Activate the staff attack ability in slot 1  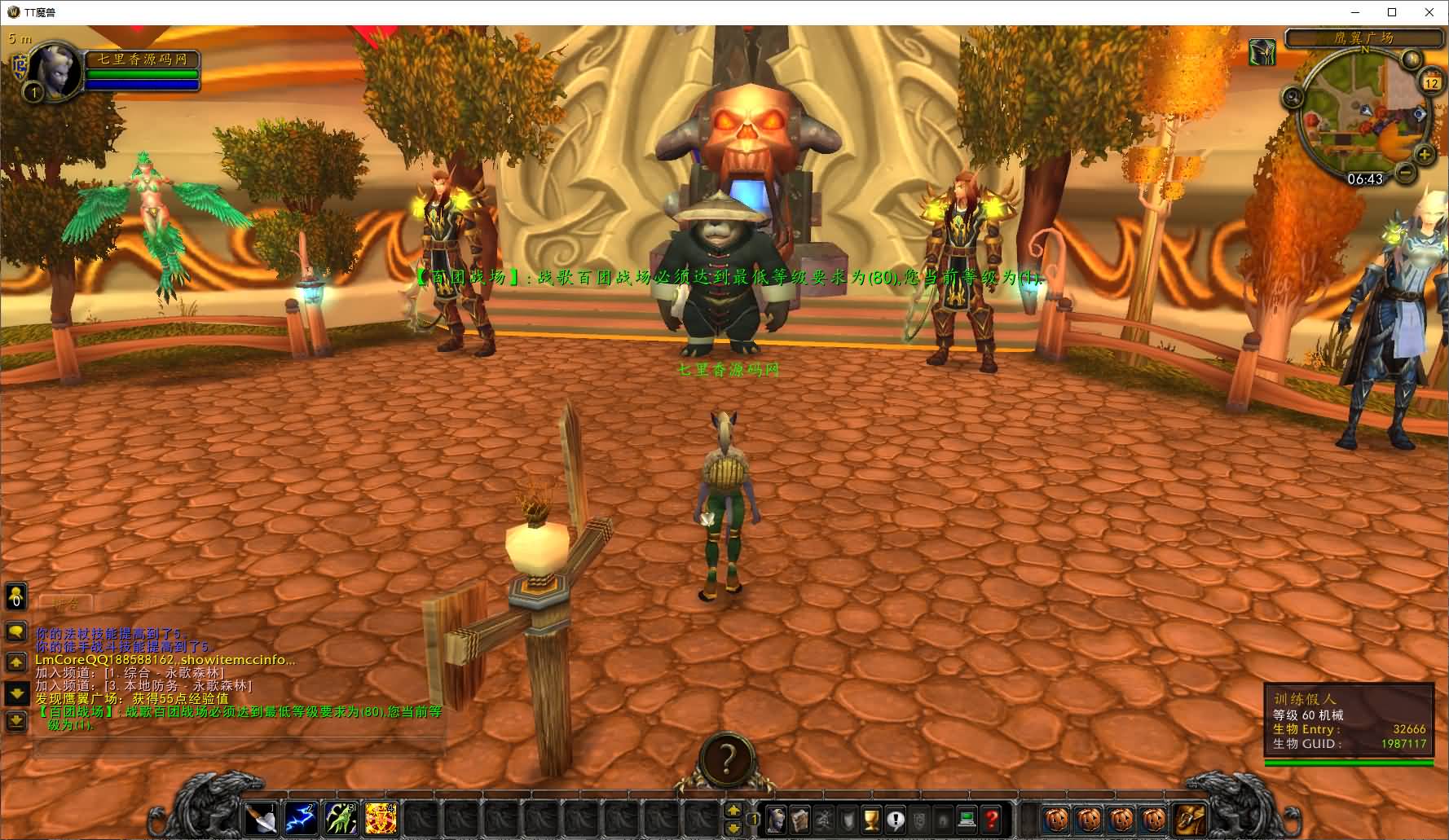[262, 818]
